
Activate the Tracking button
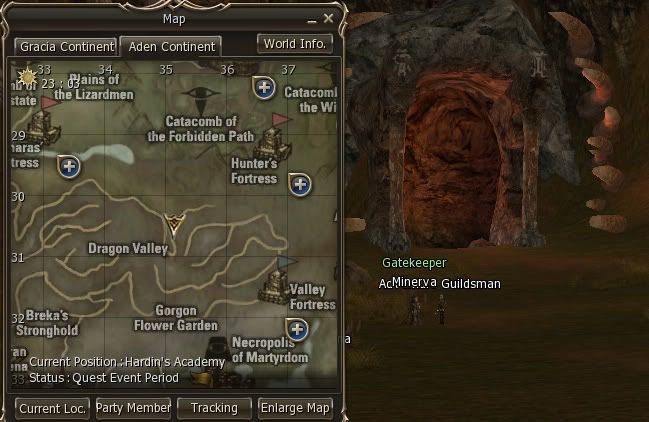(214, 408)
